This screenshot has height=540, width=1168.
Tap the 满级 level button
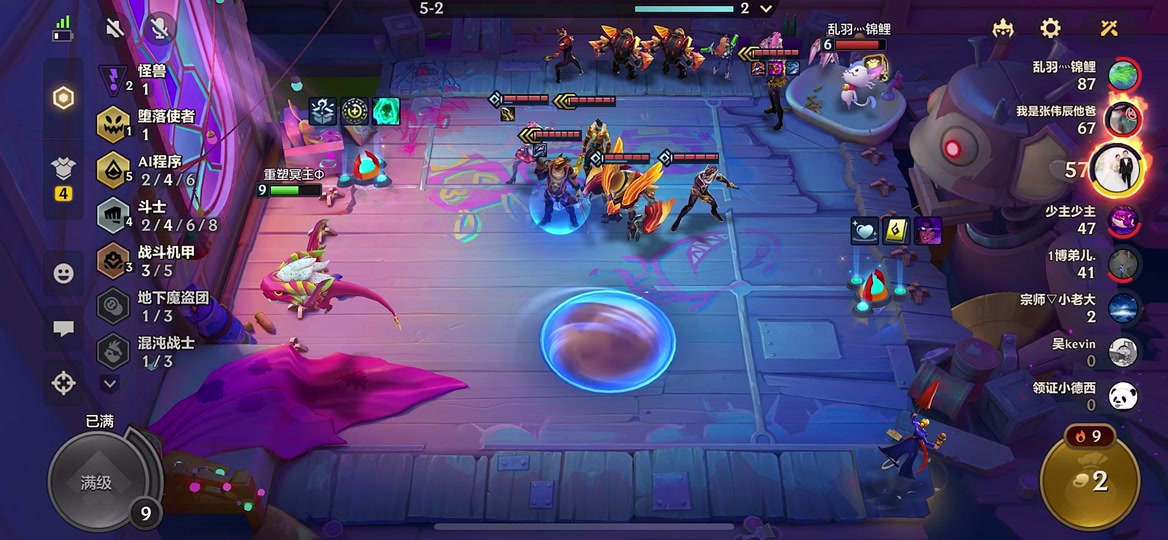click(97, 483)
